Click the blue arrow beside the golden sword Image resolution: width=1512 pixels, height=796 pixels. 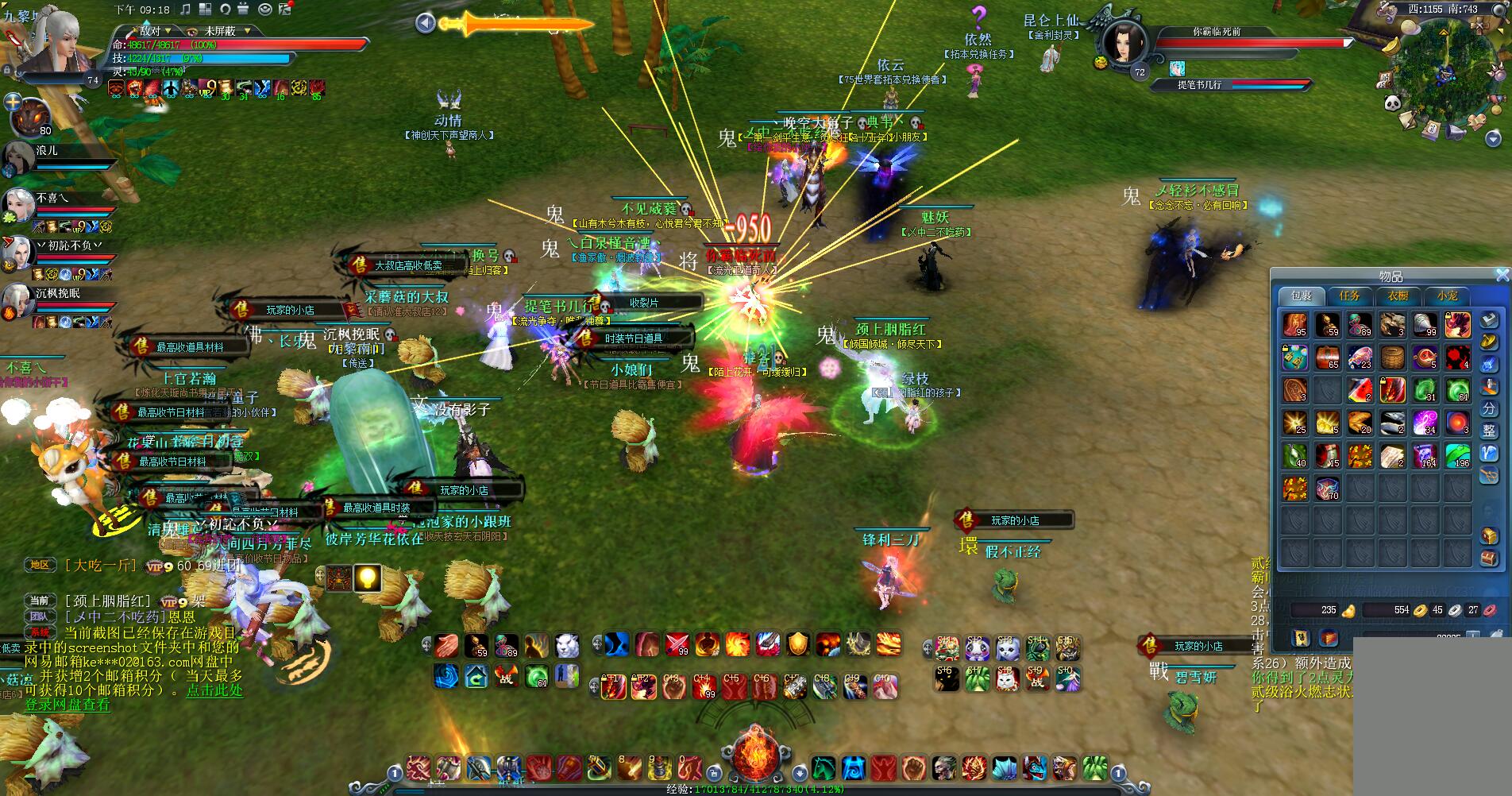click(426, 23)
